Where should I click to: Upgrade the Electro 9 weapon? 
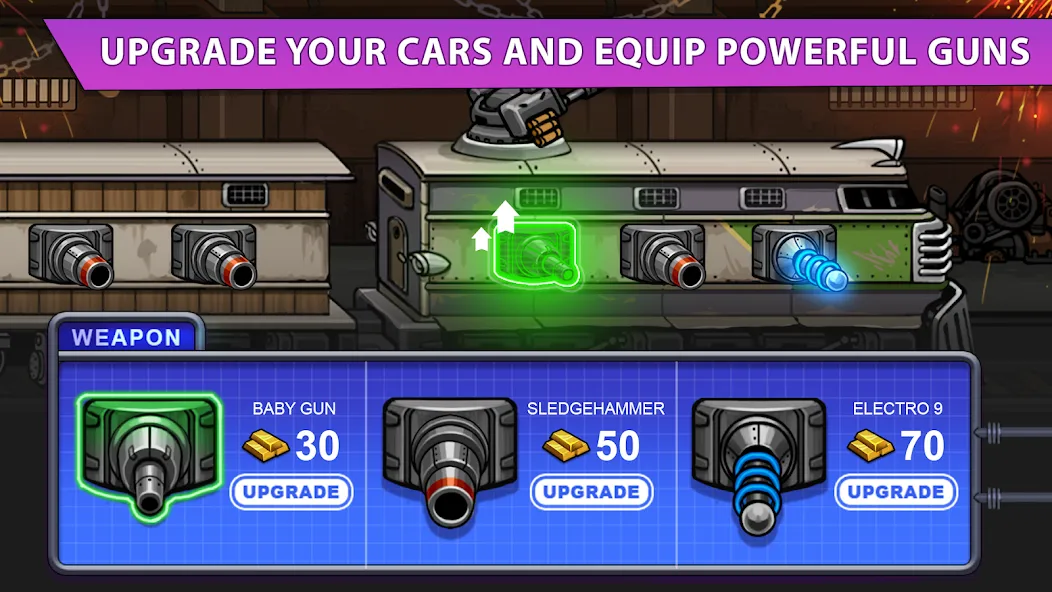[896, 492]
